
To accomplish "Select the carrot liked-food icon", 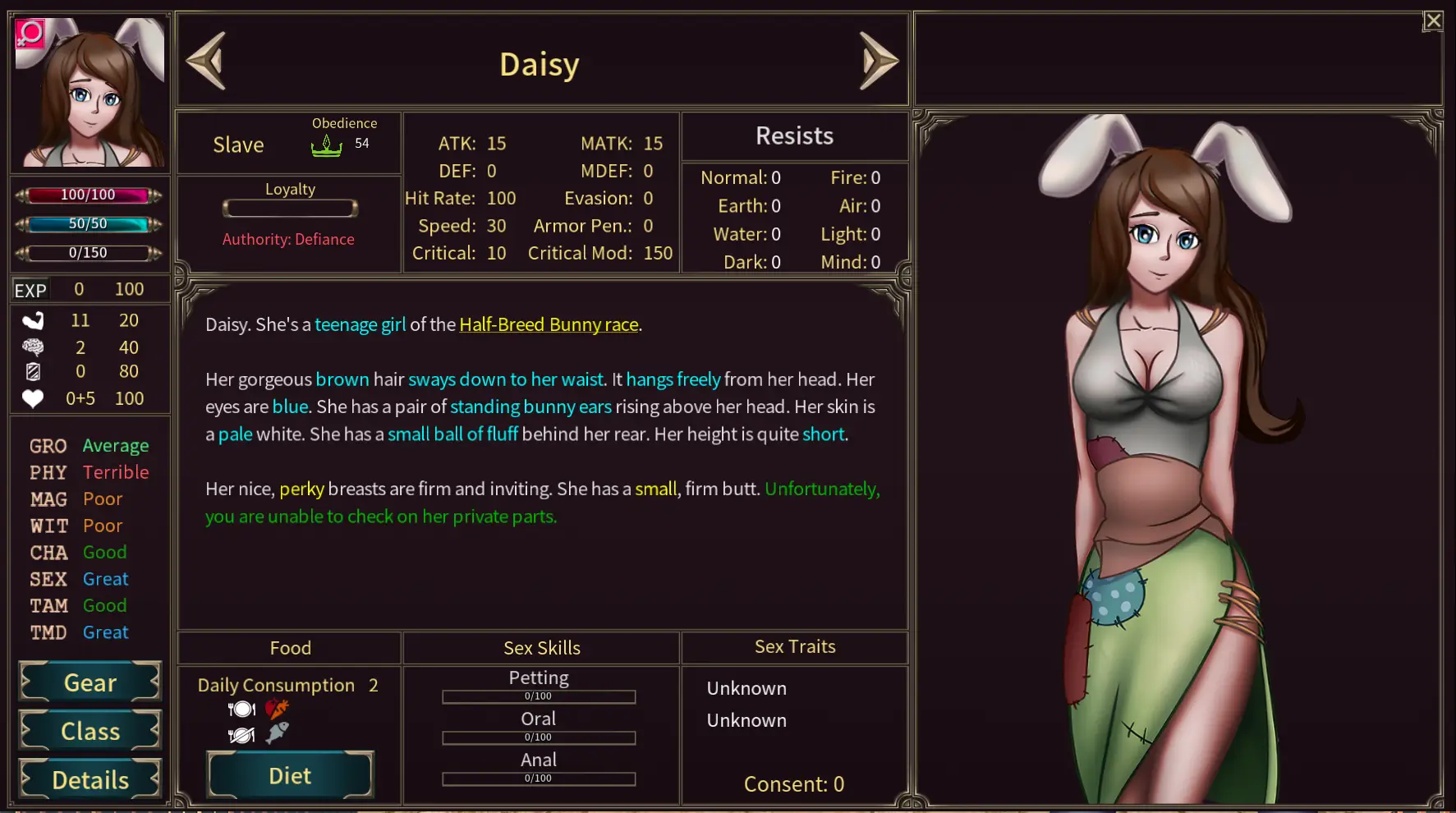I will click(x=276, y=708).
